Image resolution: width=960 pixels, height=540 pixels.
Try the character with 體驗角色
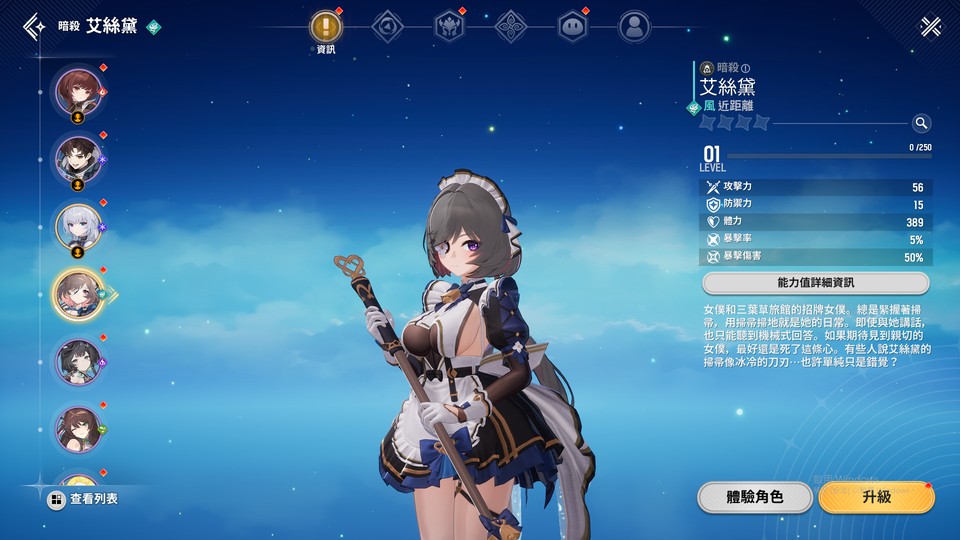(x=754, y=497)
